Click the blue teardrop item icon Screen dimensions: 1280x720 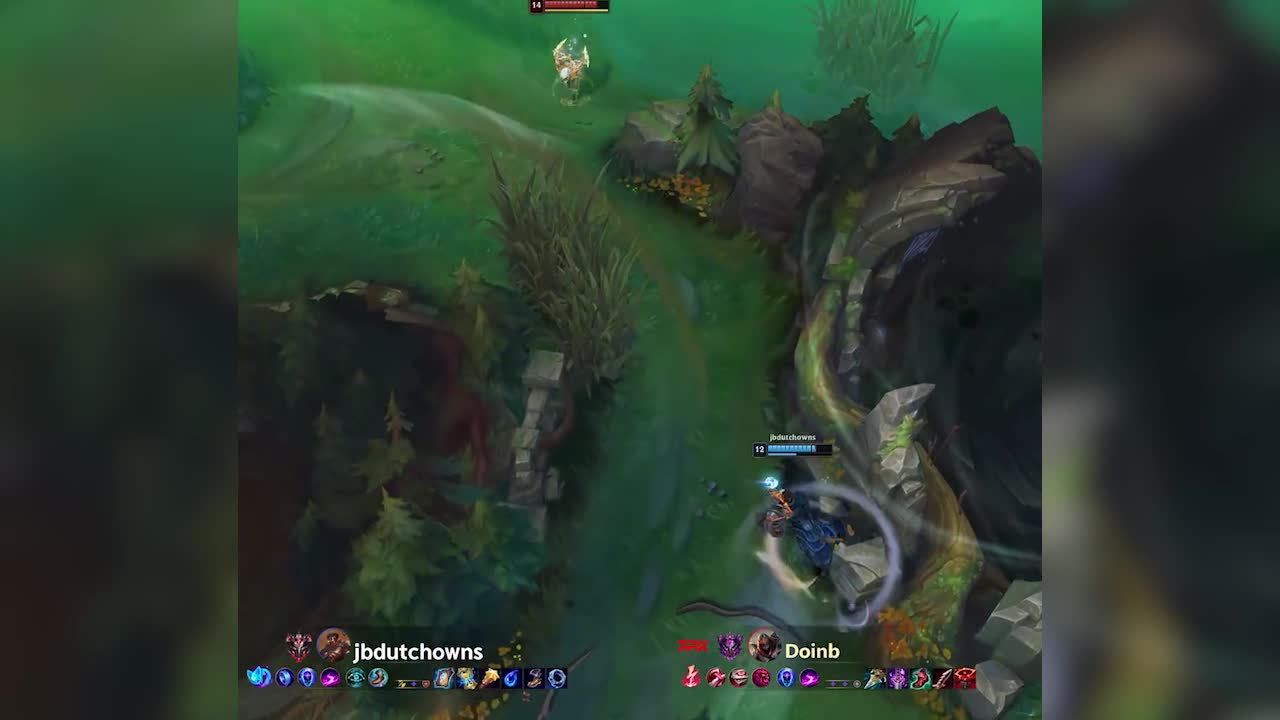point(512,678)
